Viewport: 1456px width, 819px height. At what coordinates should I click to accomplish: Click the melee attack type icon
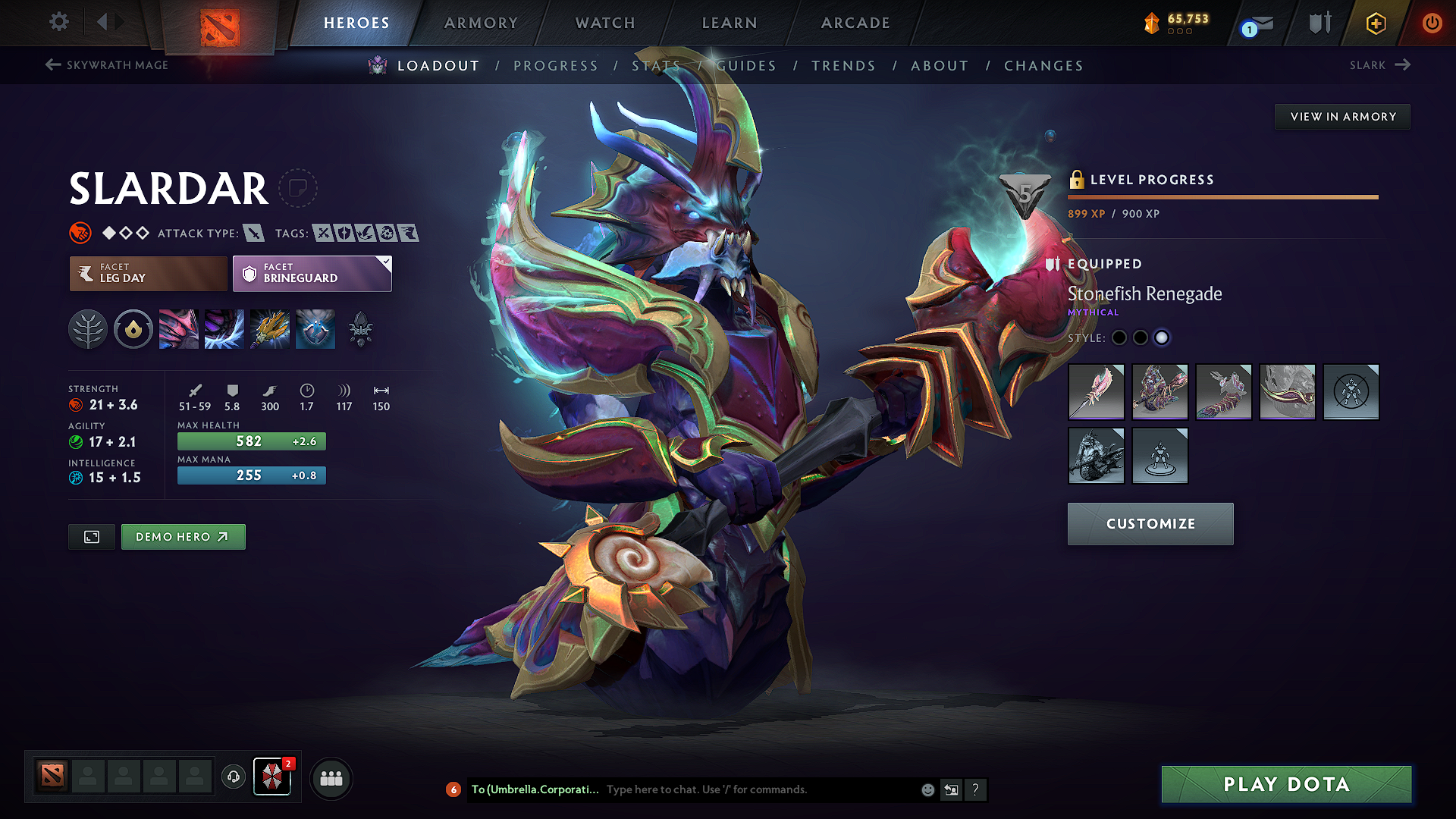click(x=253, y=233)
